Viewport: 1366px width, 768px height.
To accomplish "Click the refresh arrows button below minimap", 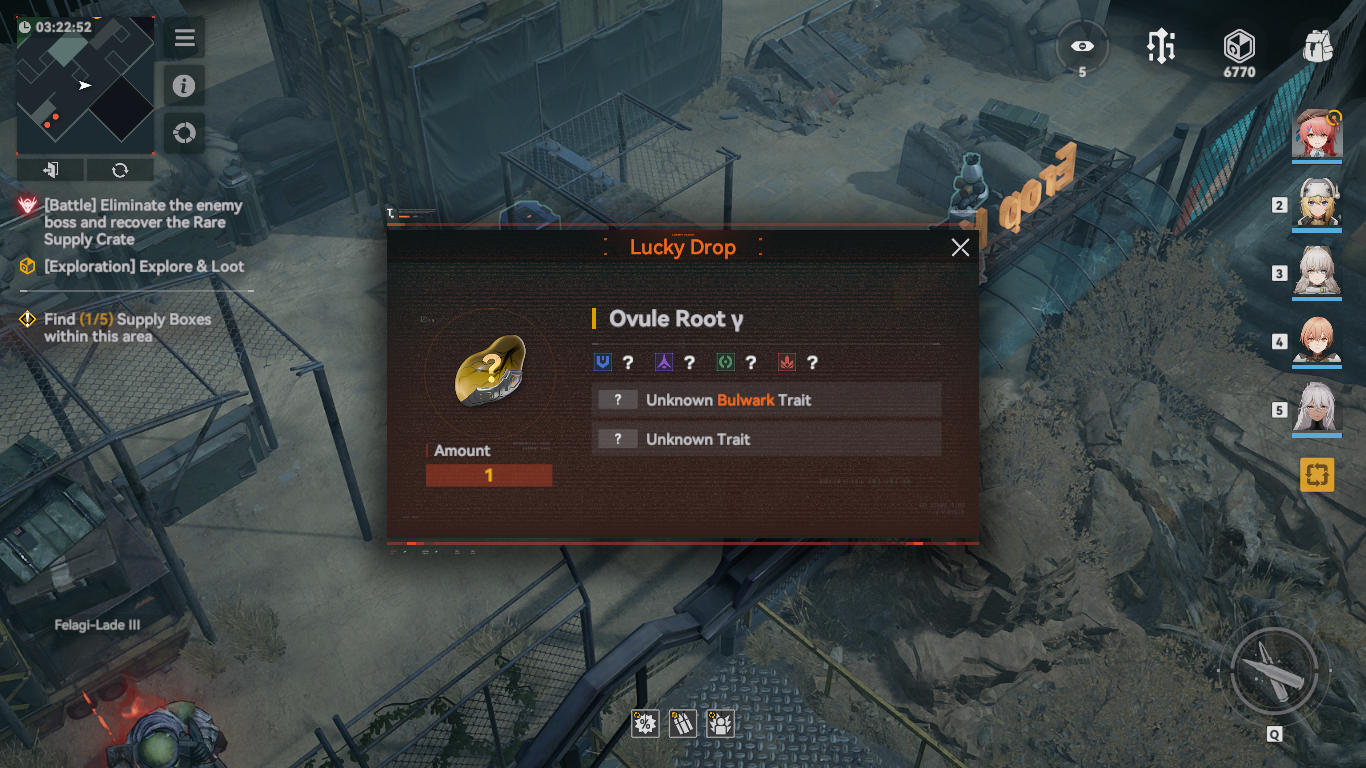I will [x=120, y=169].
